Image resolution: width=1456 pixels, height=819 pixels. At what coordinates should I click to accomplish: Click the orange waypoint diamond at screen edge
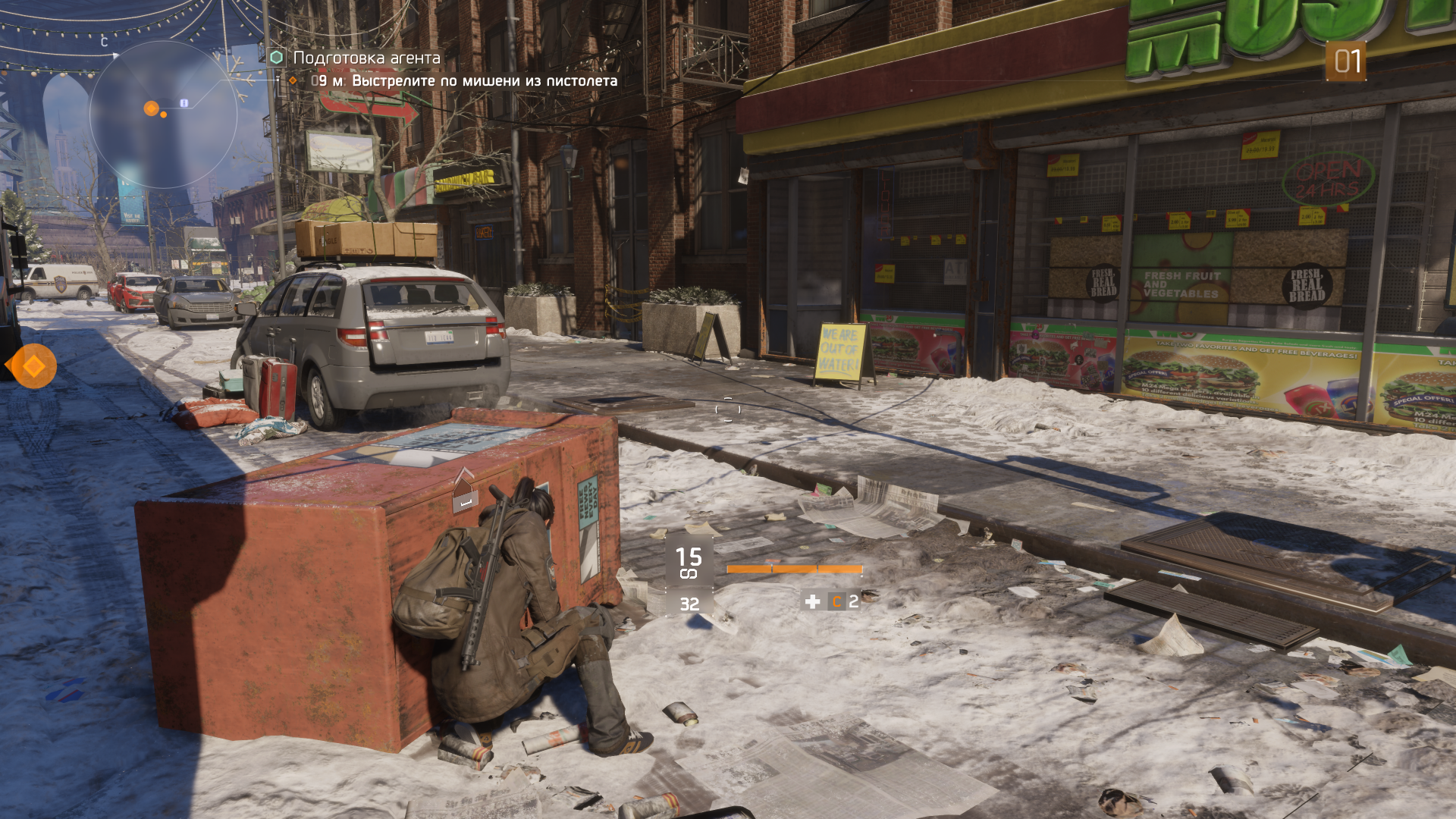pyautogui.click(x=33, y=366)
